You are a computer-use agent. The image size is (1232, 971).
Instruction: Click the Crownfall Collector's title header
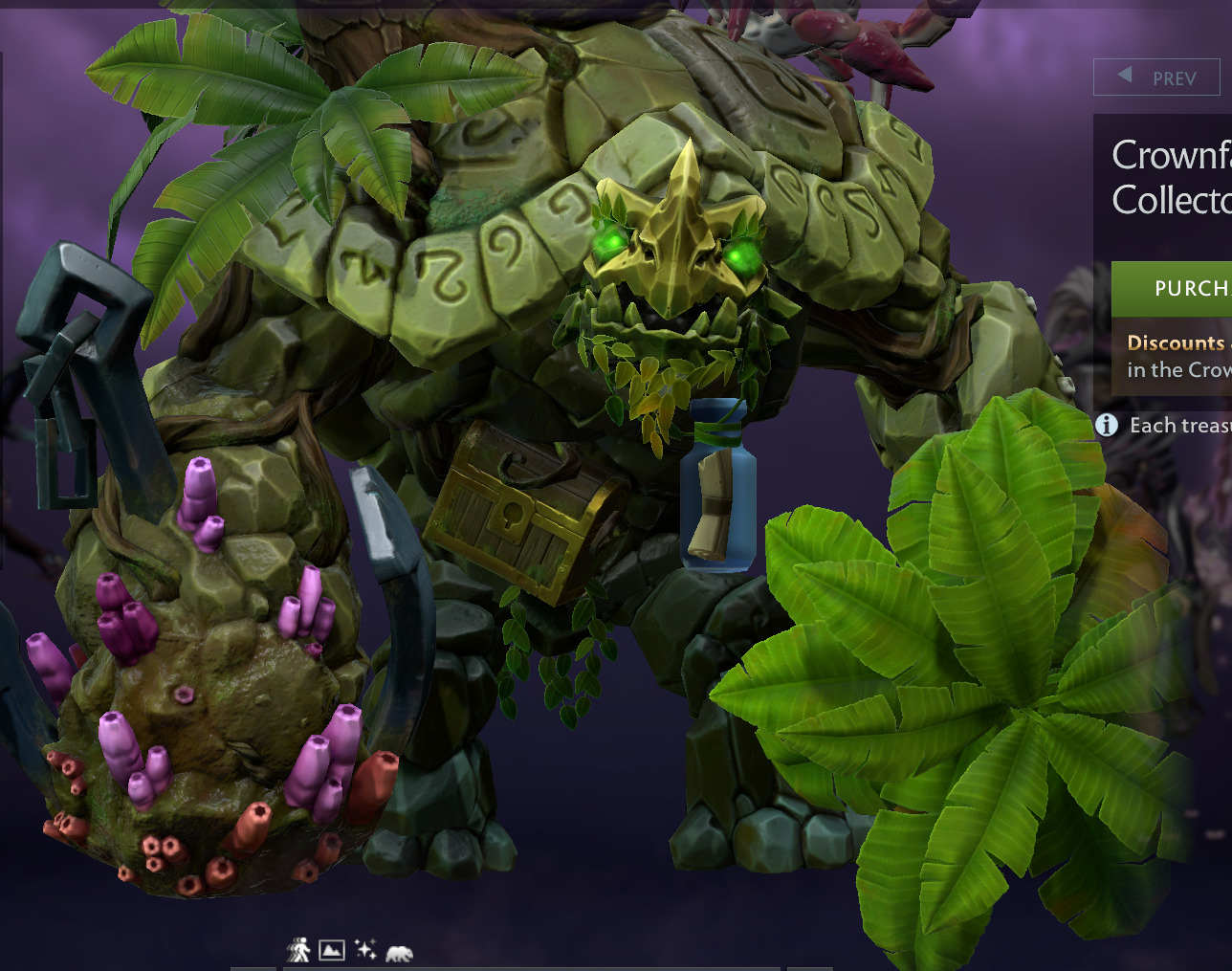[1172, 177]
